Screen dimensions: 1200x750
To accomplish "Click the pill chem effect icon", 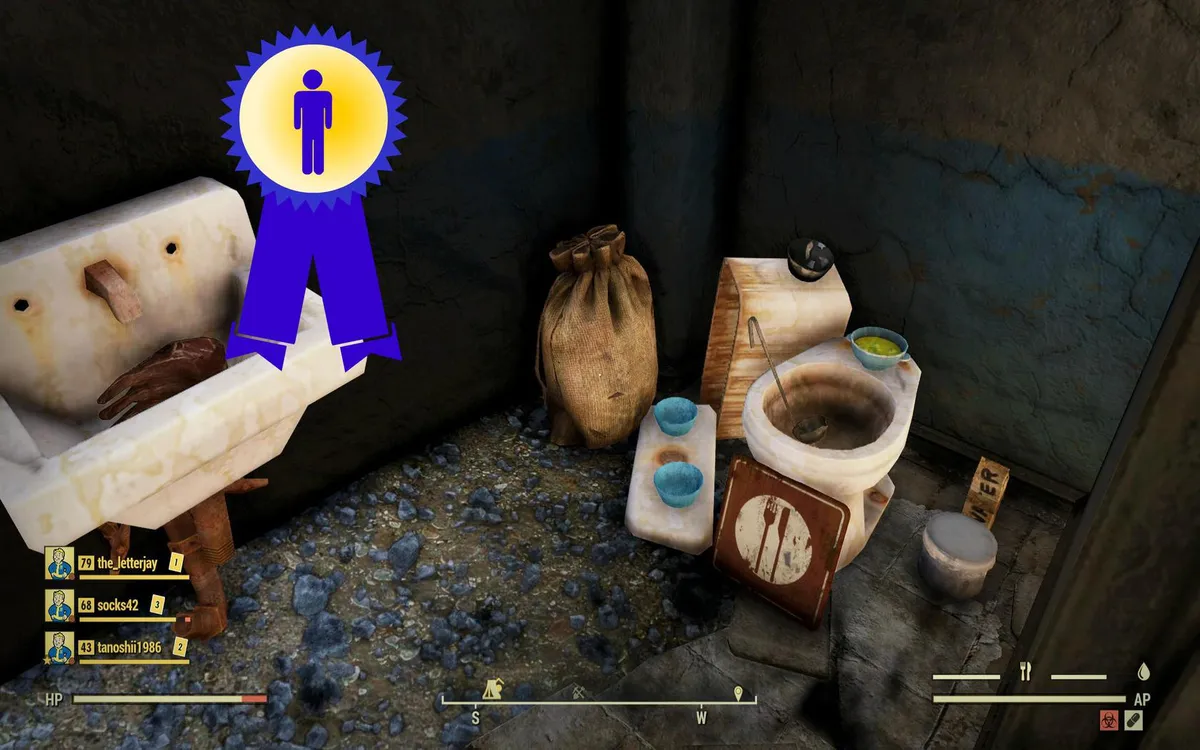I will (x=1133, y=719).
